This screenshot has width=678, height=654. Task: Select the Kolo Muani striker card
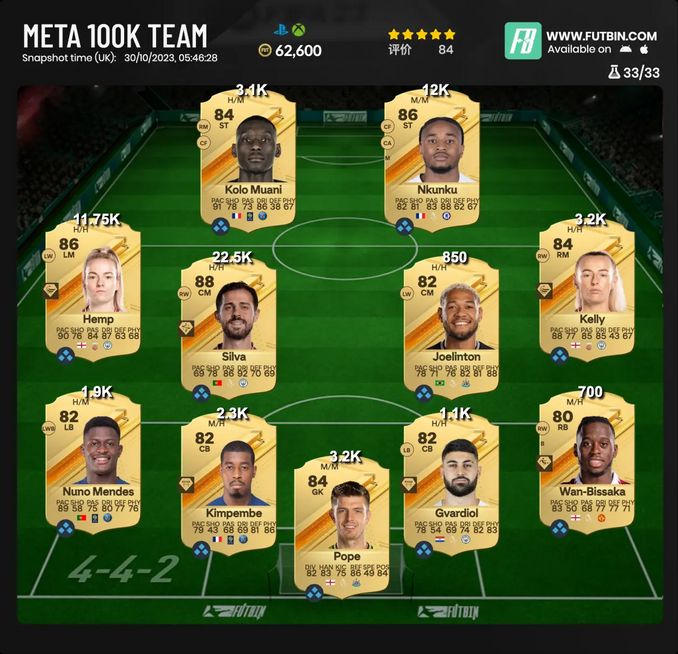246,160
